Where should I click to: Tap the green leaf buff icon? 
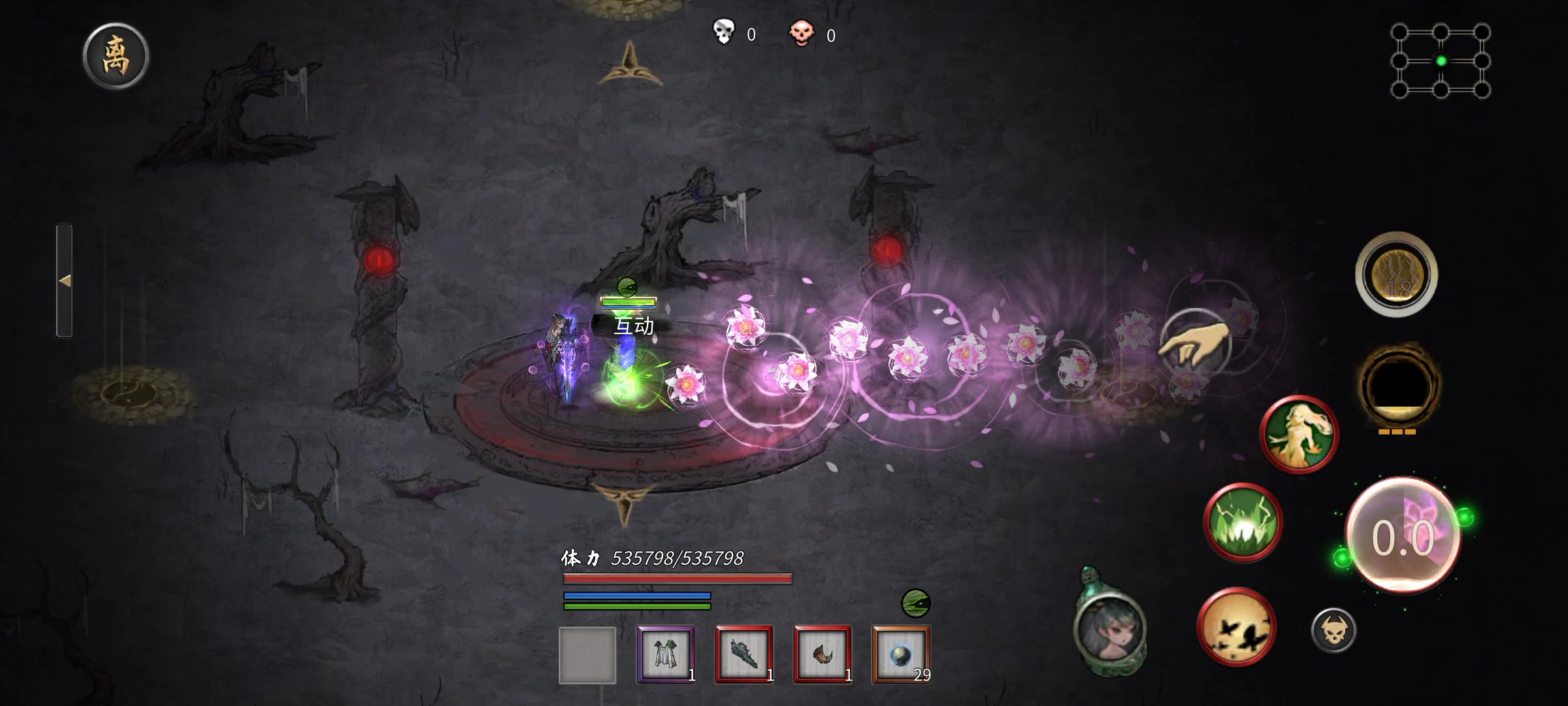click(x=915, y=603)
